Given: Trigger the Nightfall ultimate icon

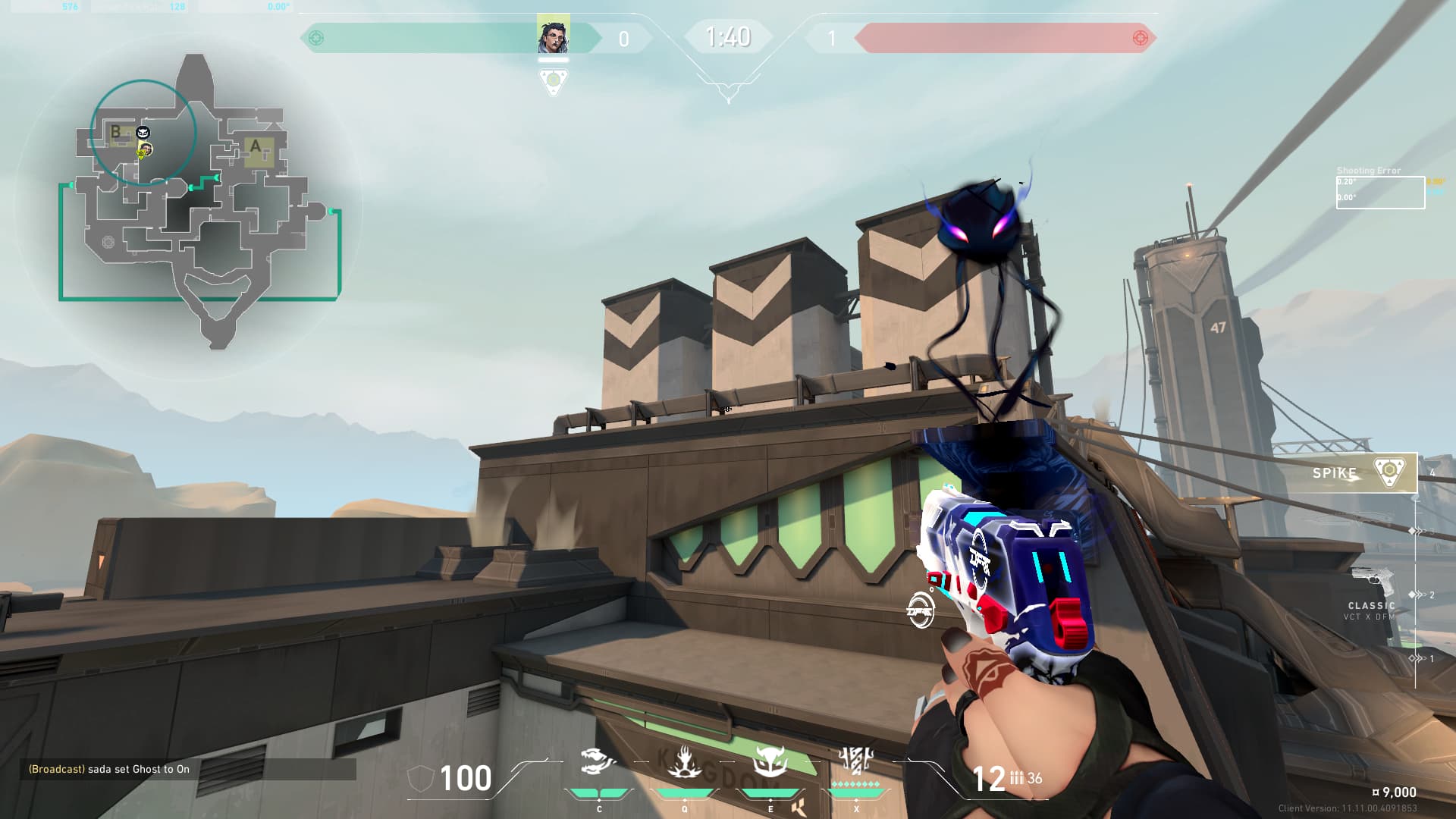Looking at the screenshot, I should click(856, 761).
